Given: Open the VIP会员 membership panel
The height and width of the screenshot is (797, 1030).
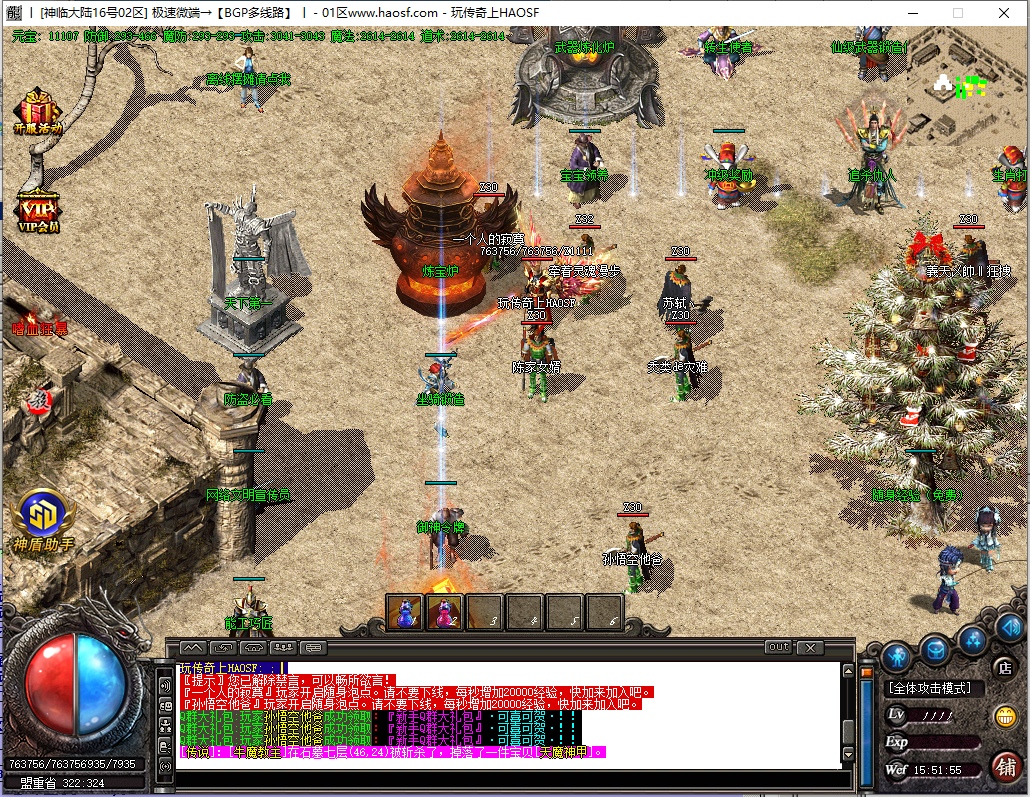Looking at the screenshot, I should coord(39,211).
